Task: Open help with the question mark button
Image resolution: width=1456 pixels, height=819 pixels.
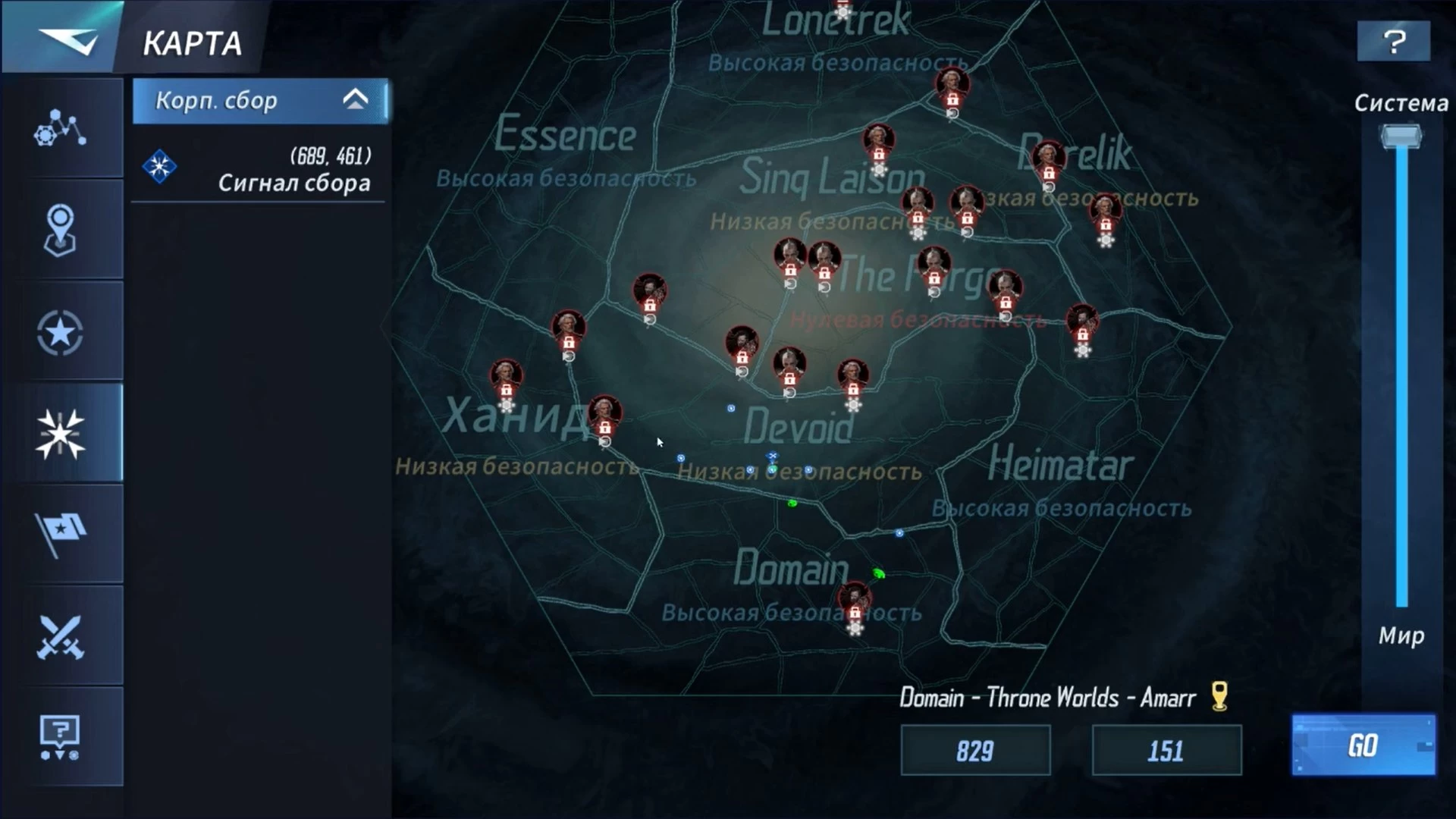Action: 1394,41
